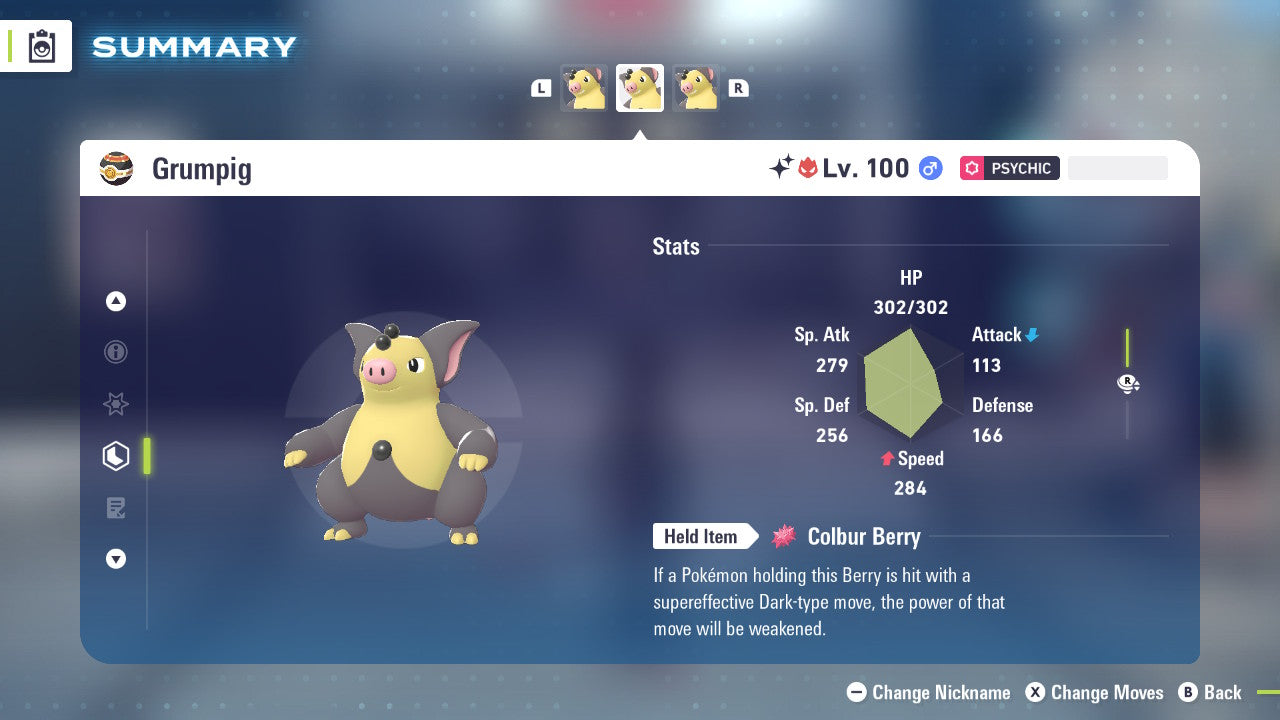Open the Pokémon info page icon
Viewport: 1280px width, 720px height.
pos(116,353)
